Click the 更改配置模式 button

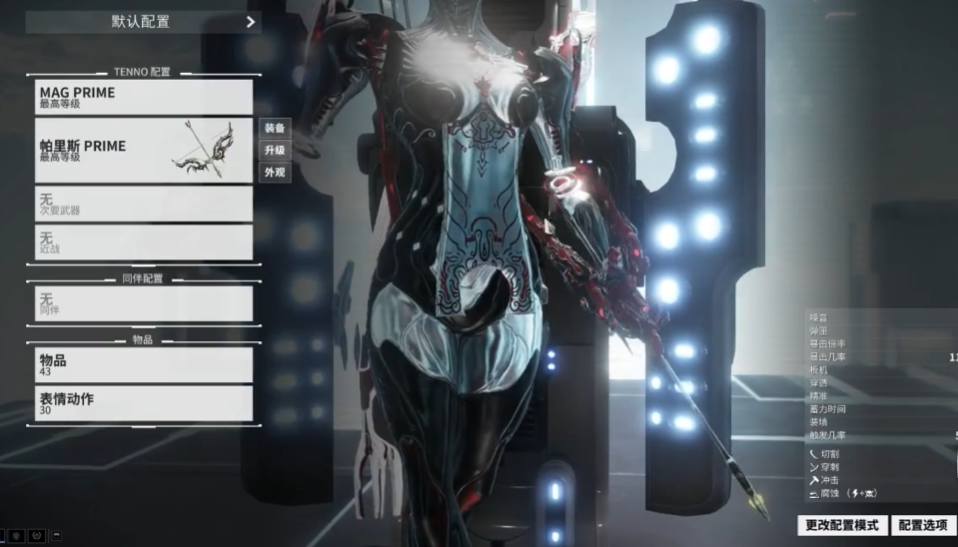842,525
